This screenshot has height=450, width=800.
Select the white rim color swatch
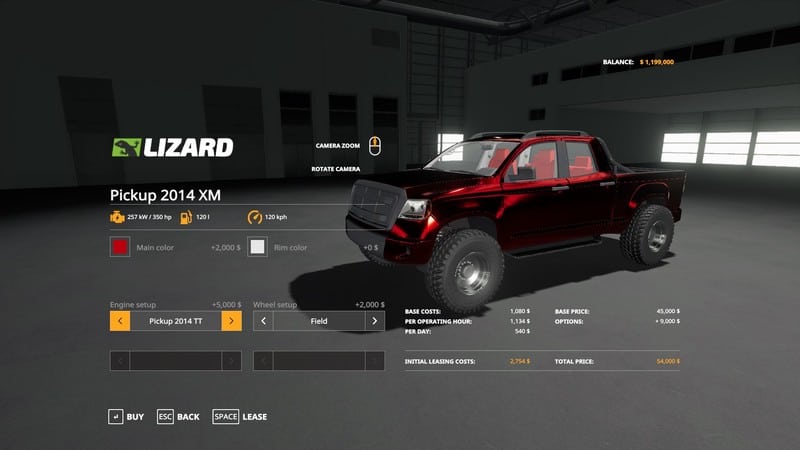258,247
